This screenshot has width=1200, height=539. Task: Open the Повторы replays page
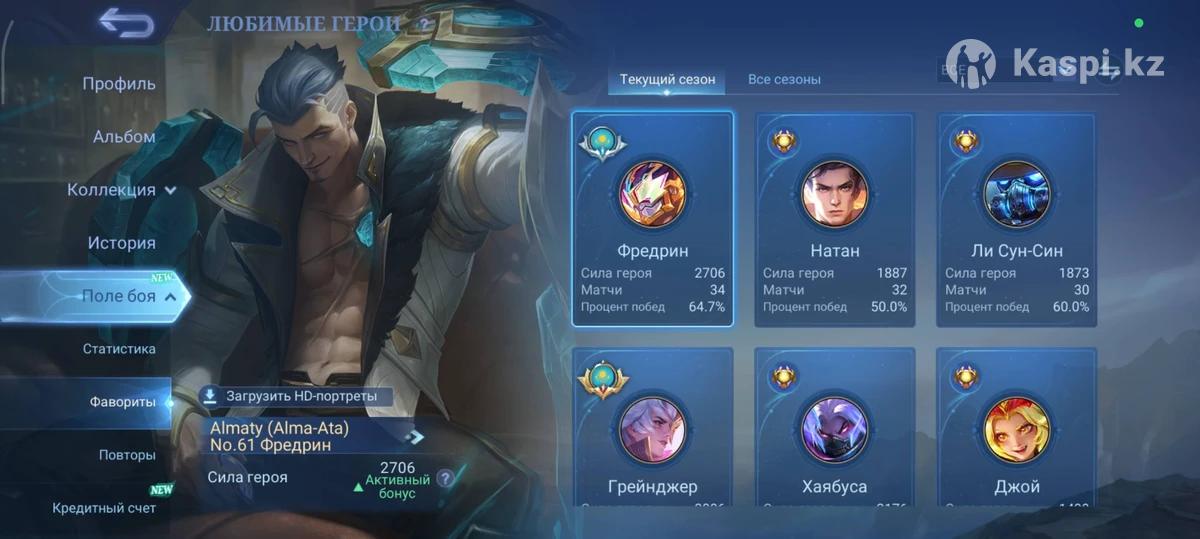127,455
